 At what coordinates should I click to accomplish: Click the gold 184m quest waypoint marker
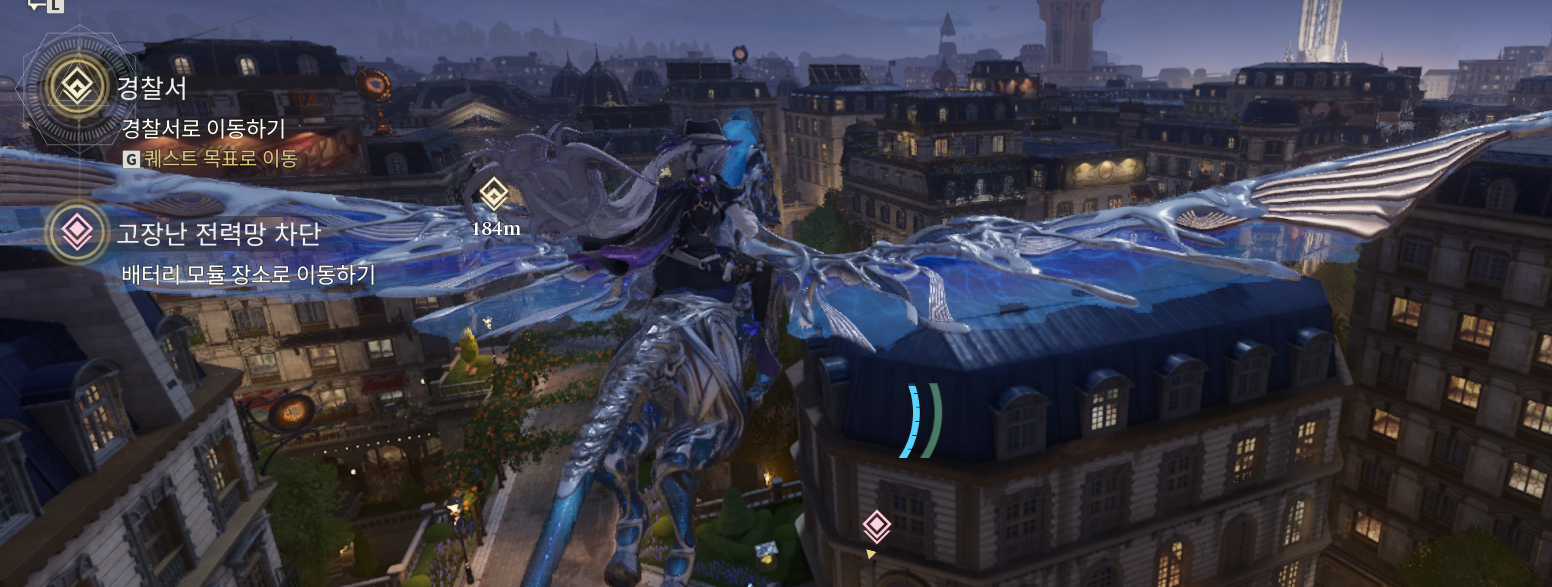click(493, 193)
